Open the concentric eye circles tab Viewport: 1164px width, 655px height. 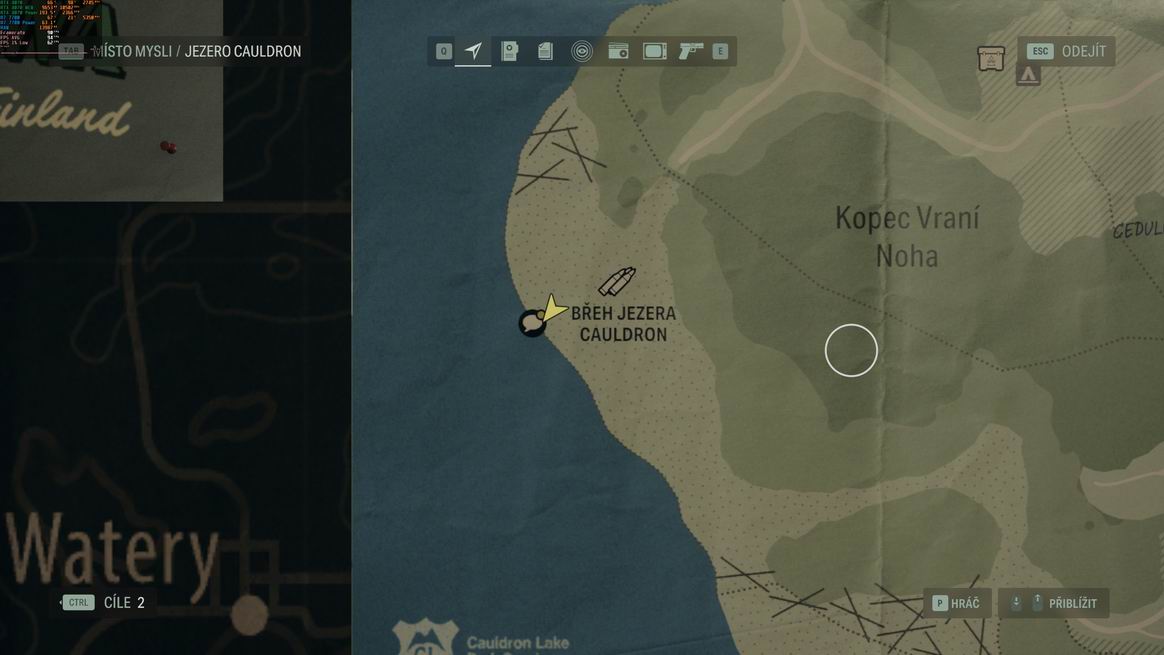[x=582, y=51]
